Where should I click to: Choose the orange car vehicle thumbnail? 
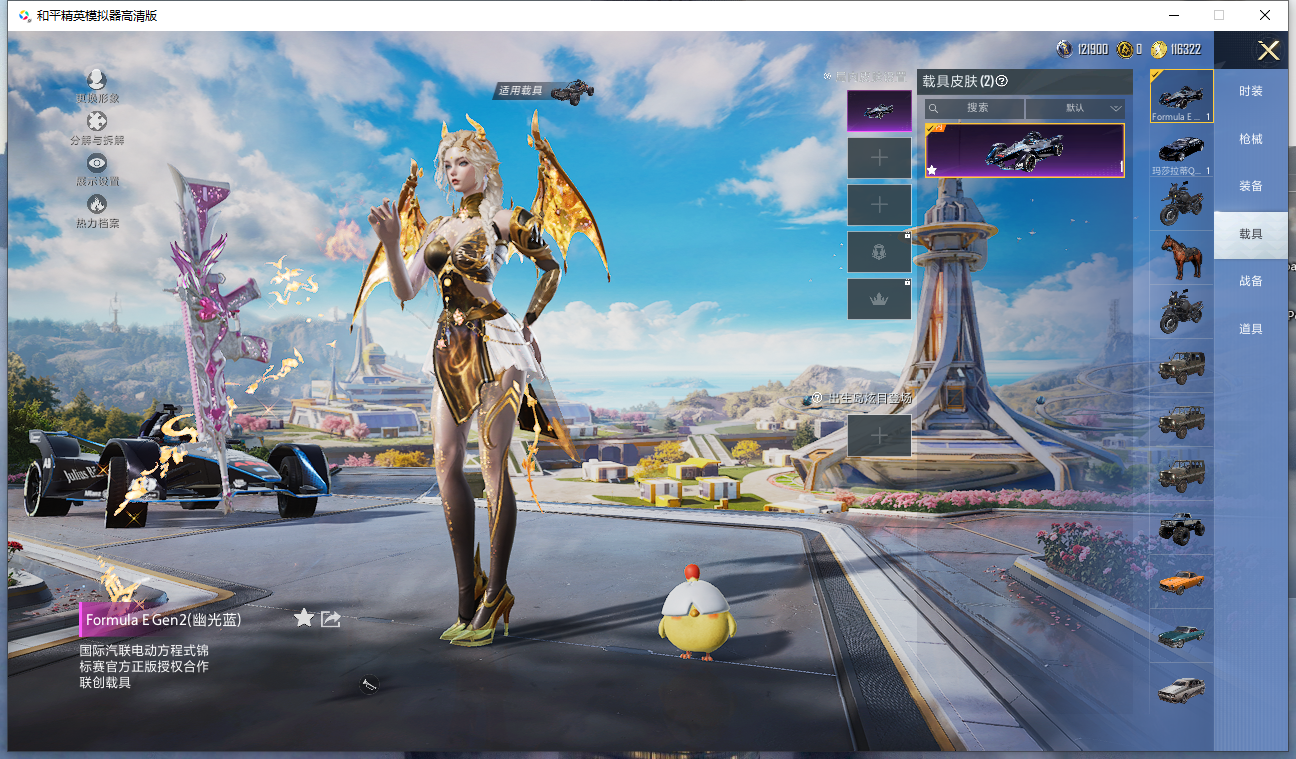point(1181,581)
